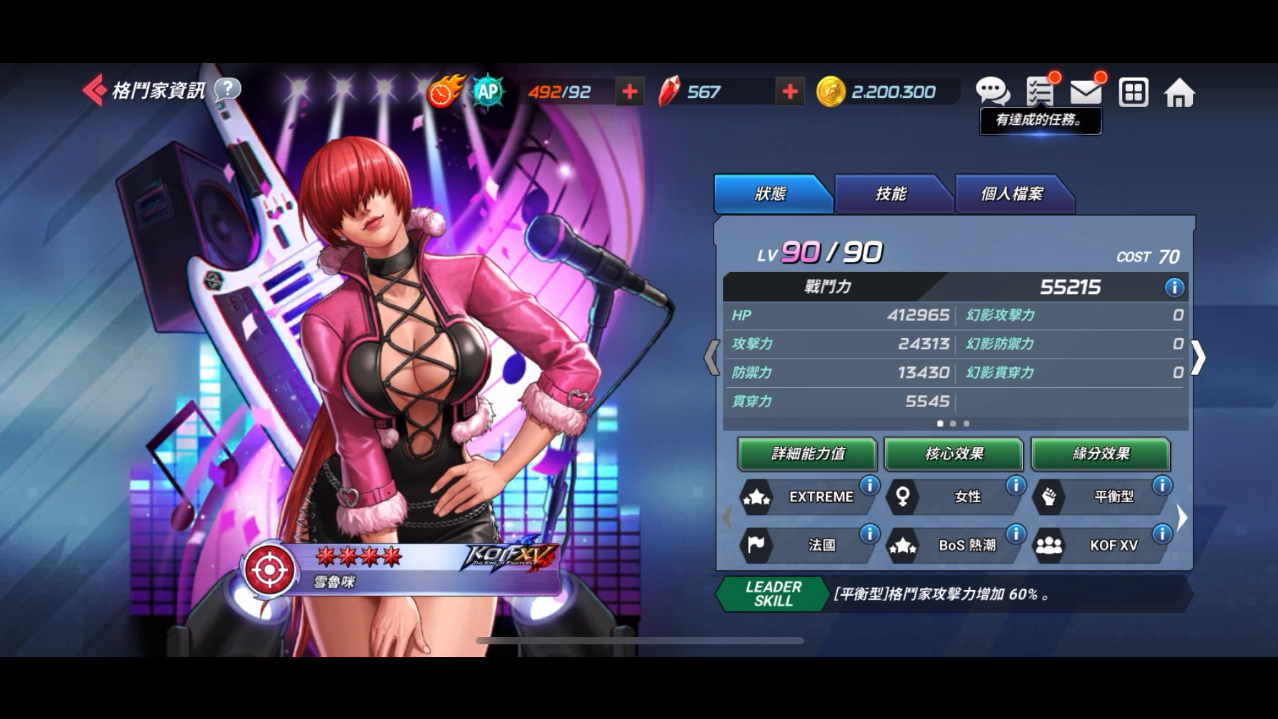This screenshot has height=719, width=1278.
Task: Open the grid menu icon
Action: click(1133, 93)
